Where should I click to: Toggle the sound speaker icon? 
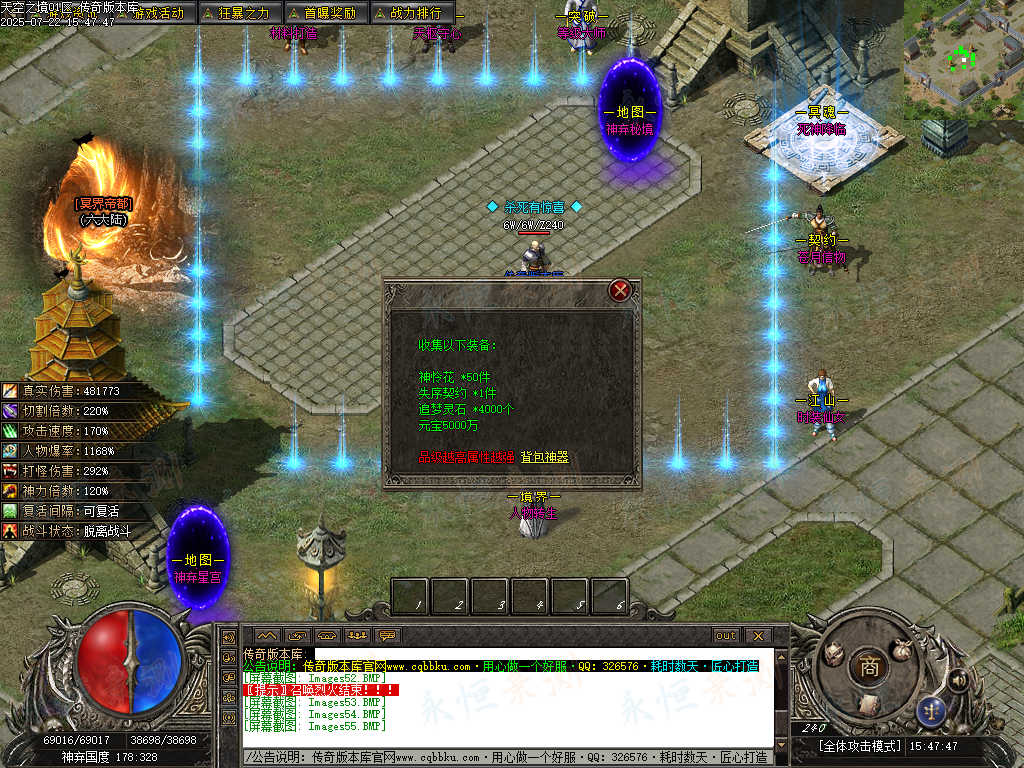[x=957, y=681]
